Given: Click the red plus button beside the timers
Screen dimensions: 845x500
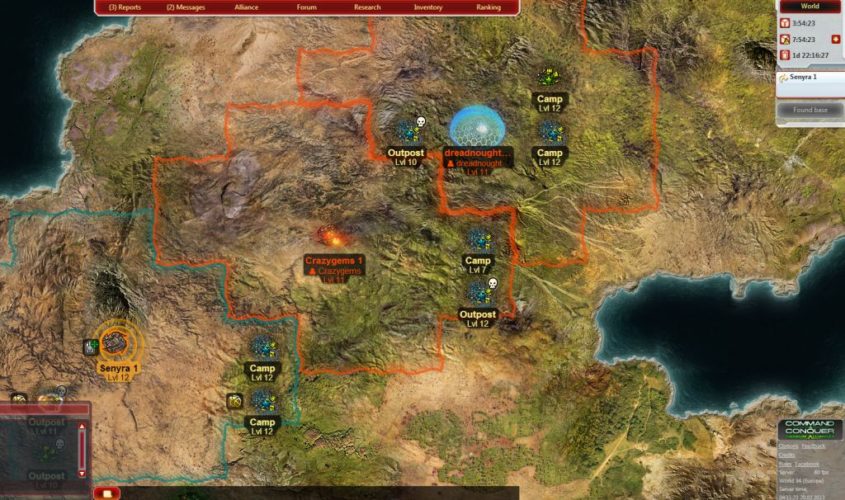Looking at the screenshot, I should (836, 39).
